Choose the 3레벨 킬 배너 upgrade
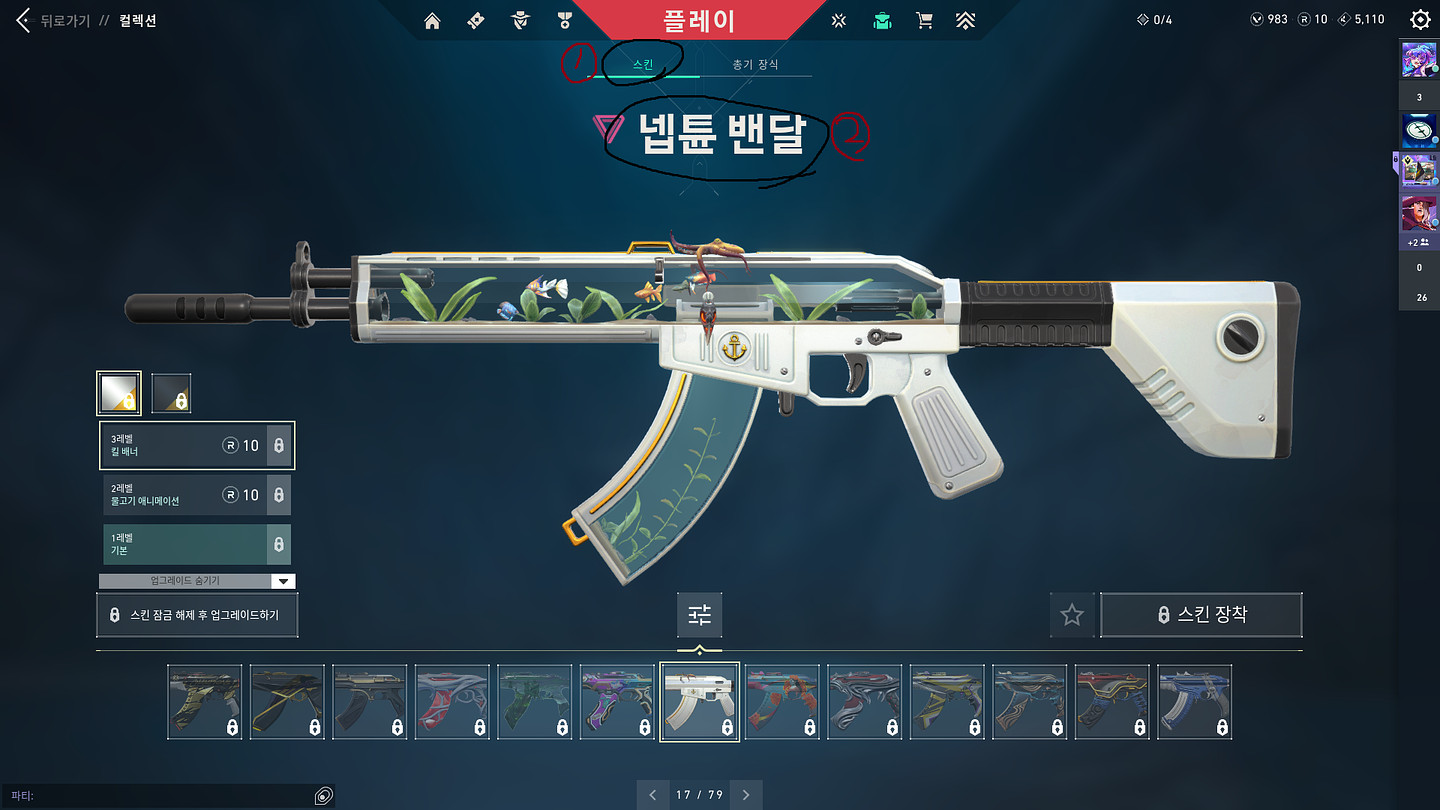Image resolution: width=1440 pixels, height=810 pixels. [196, 445]
